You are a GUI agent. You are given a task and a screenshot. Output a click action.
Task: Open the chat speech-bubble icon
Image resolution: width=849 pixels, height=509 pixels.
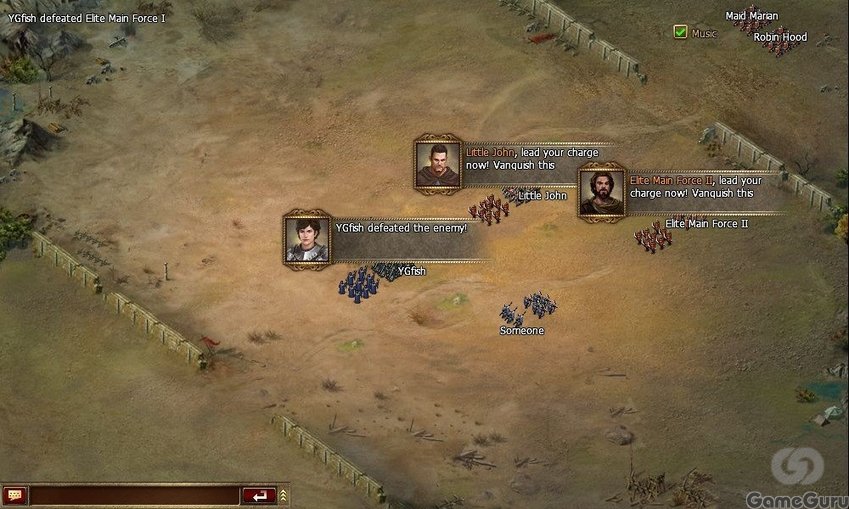tap(15, 495)
